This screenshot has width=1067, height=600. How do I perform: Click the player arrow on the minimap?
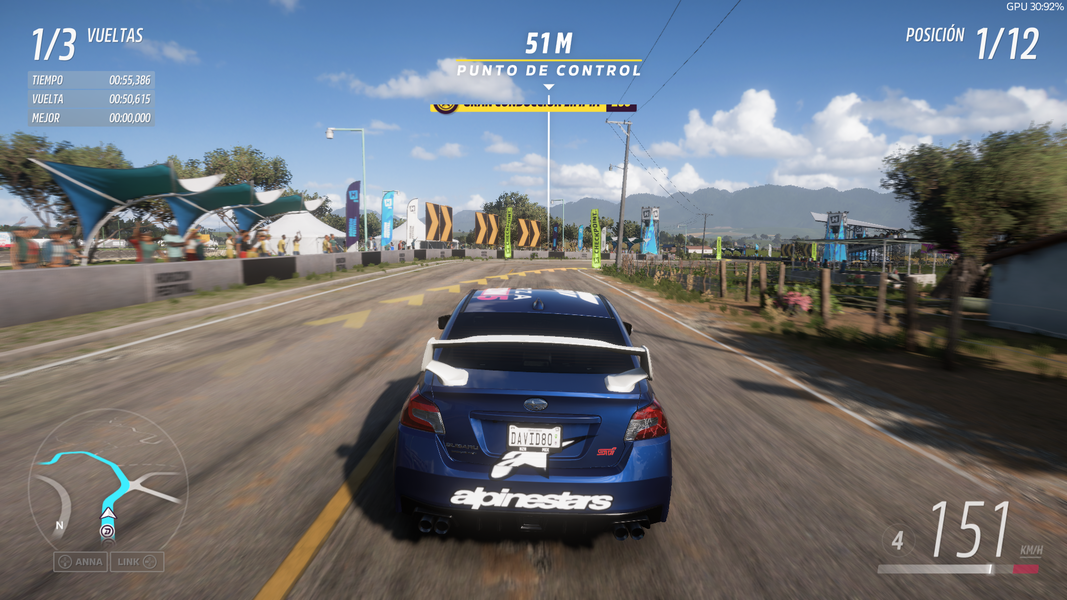[108, 514]
